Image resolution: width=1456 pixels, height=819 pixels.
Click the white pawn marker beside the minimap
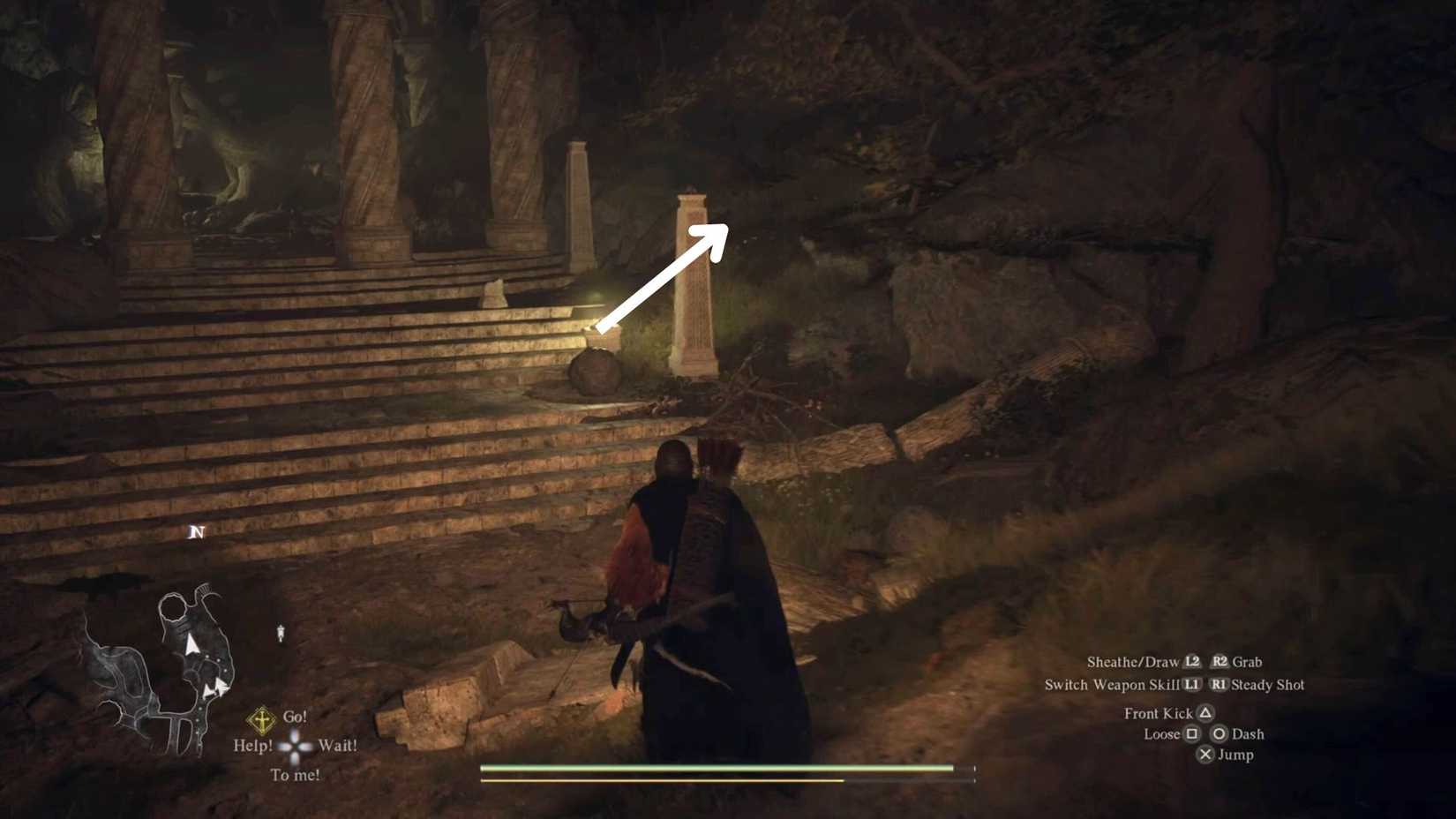(281, 632)
